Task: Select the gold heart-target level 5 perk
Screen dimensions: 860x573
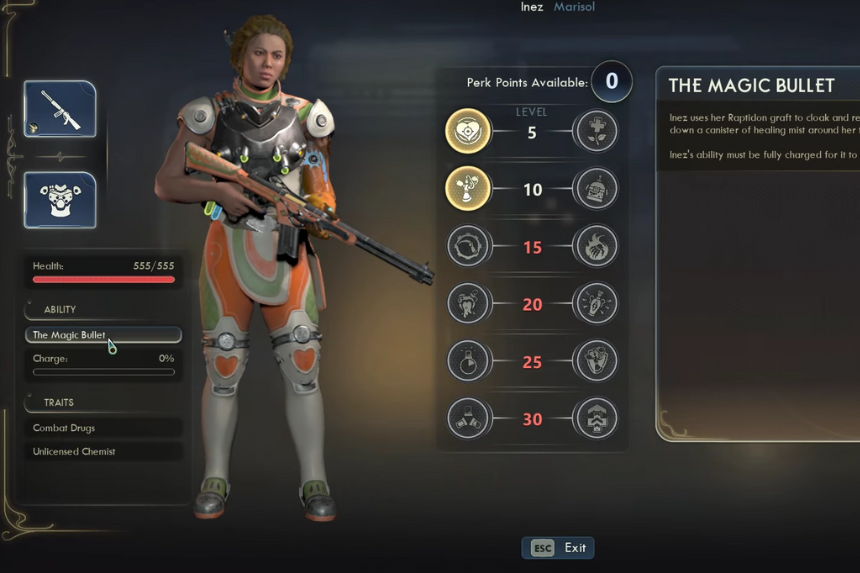Action: (468, 131)
